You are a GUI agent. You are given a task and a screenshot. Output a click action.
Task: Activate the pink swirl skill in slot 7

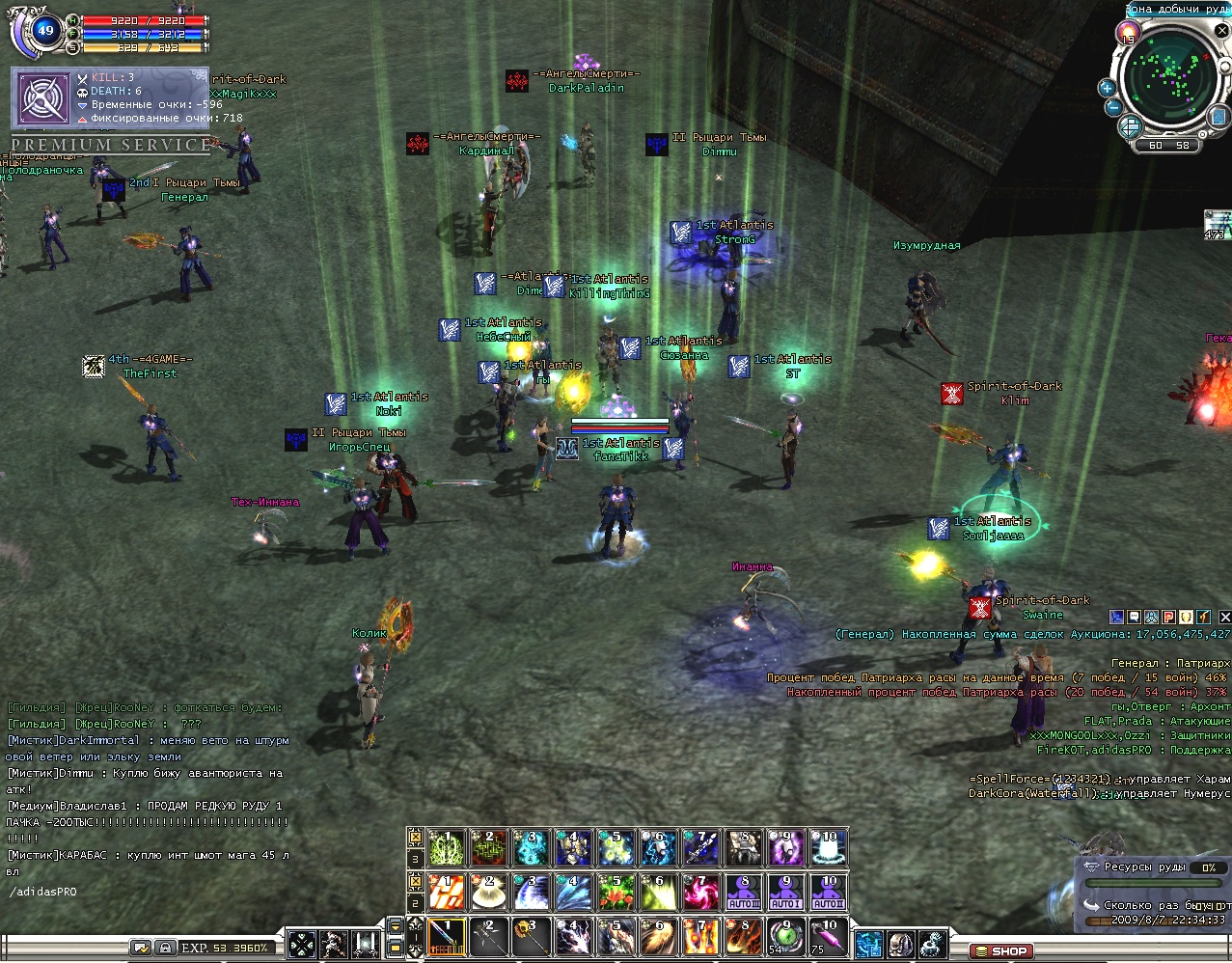click(x=701, y=892)
